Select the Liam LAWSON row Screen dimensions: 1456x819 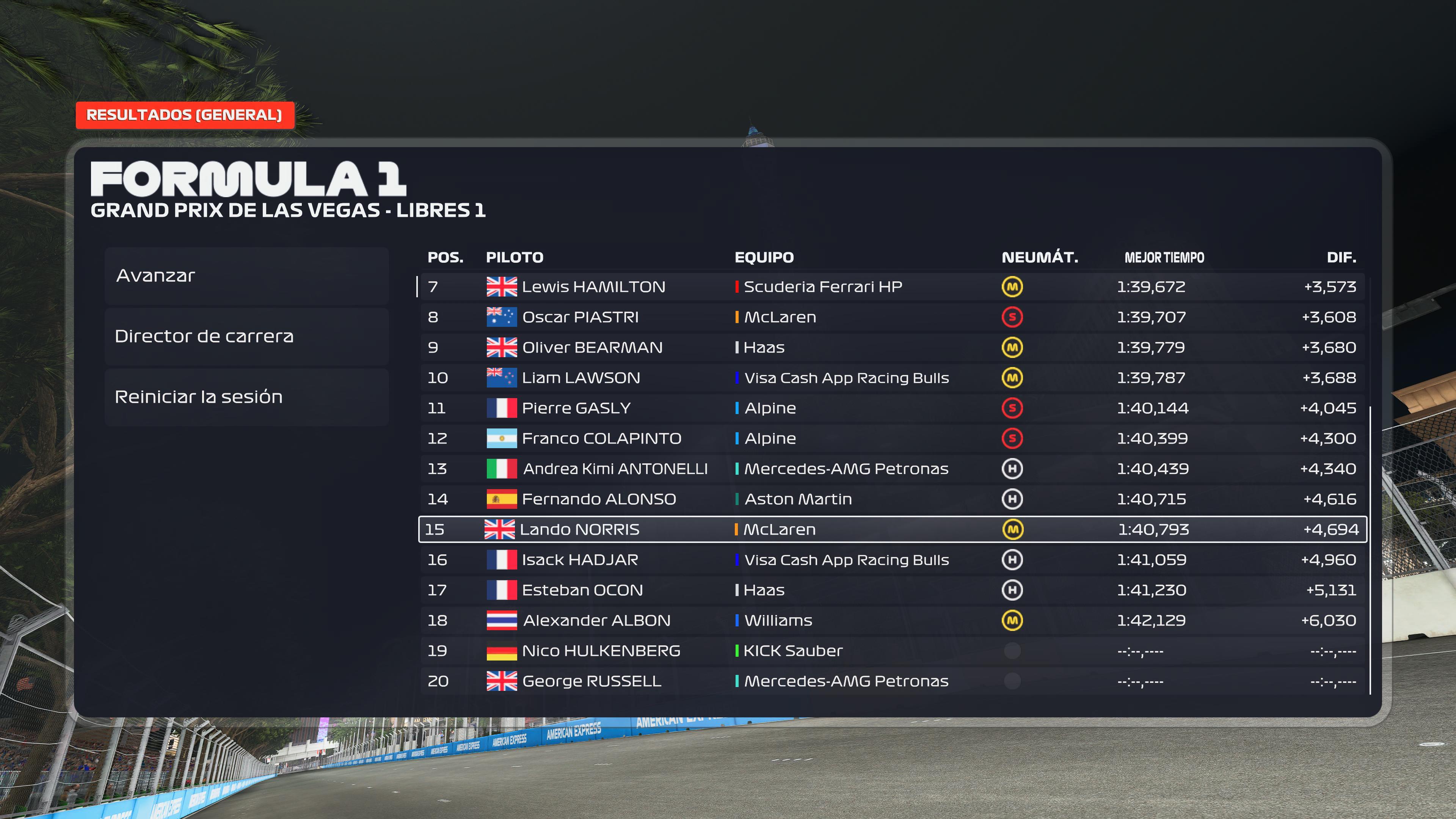(x=892, y=378)
